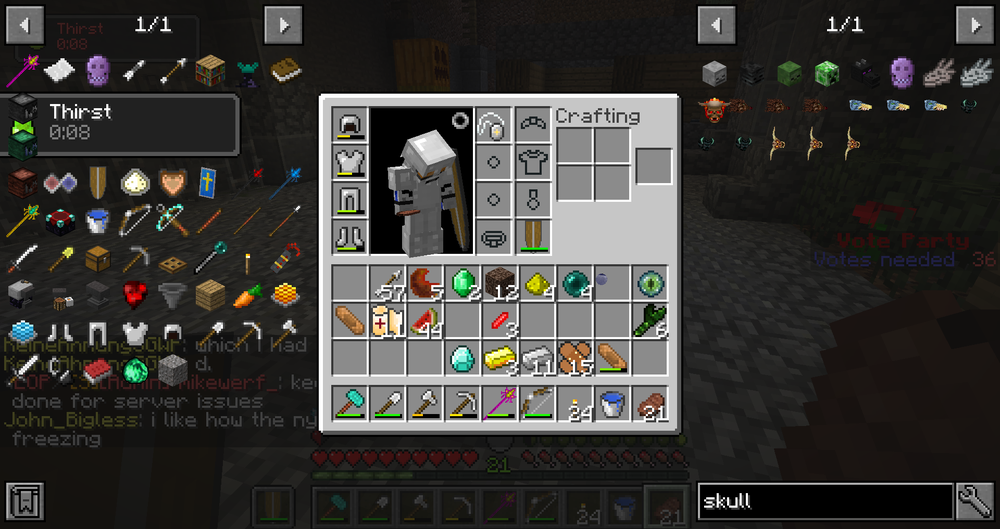Click the equipped iron chestplate slot
The width and height of the screenshot is (1000, 529).
tap(350, 163)
